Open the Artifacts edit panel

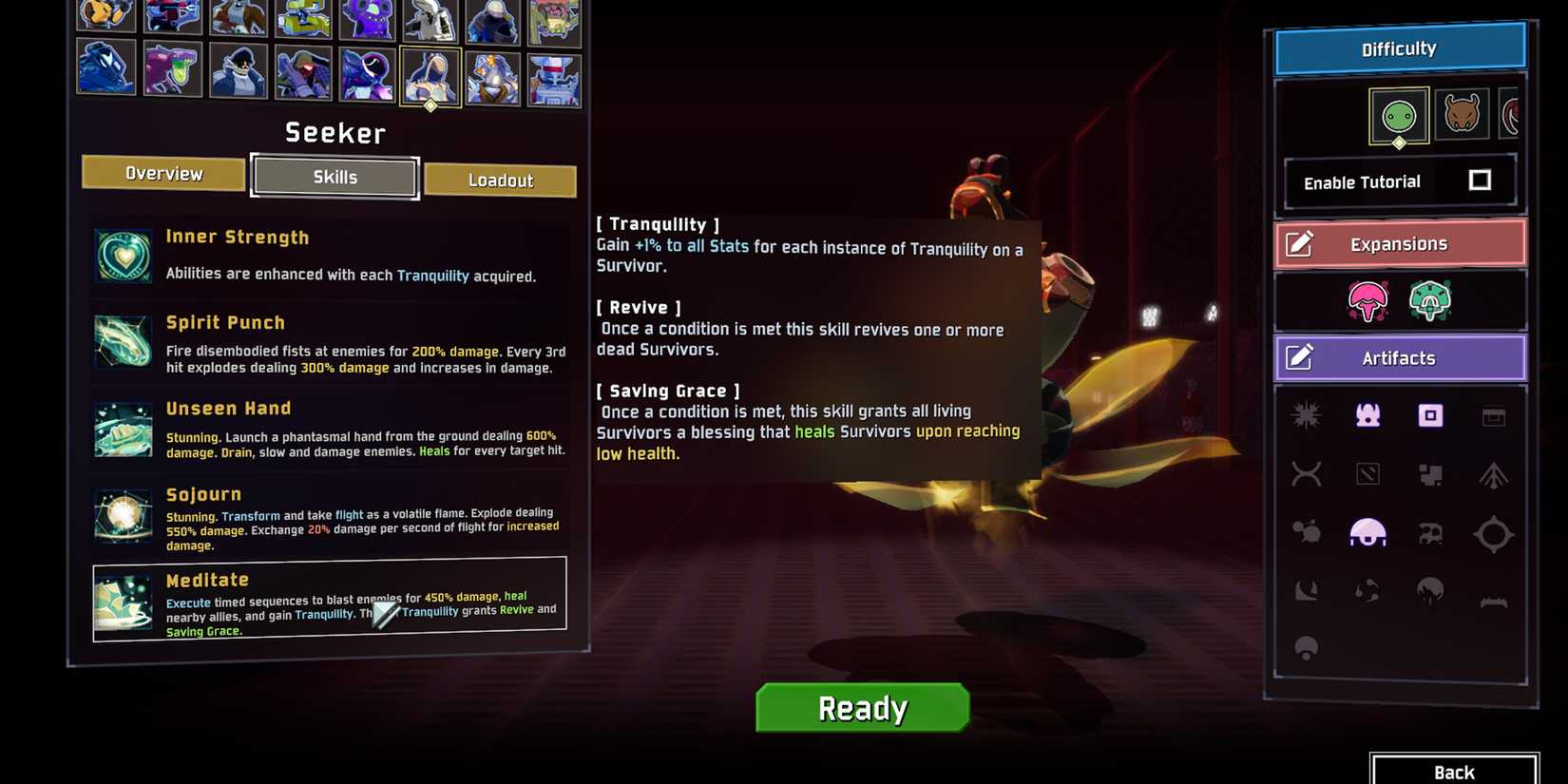1399,357
